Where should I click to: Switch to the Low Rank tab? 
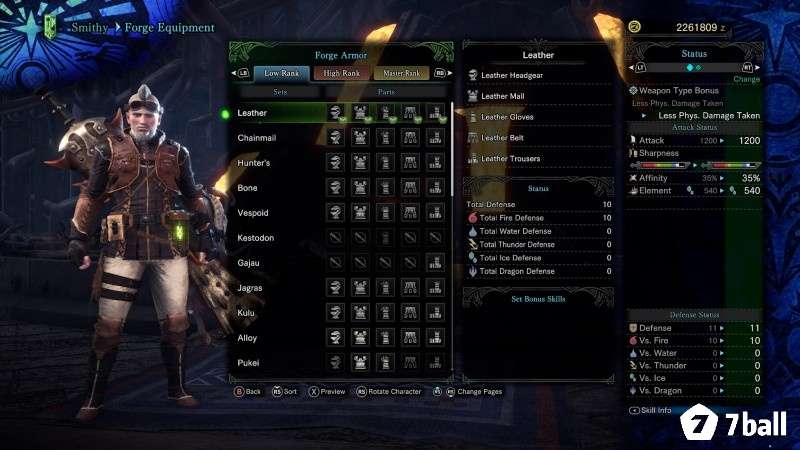point(281,73)
